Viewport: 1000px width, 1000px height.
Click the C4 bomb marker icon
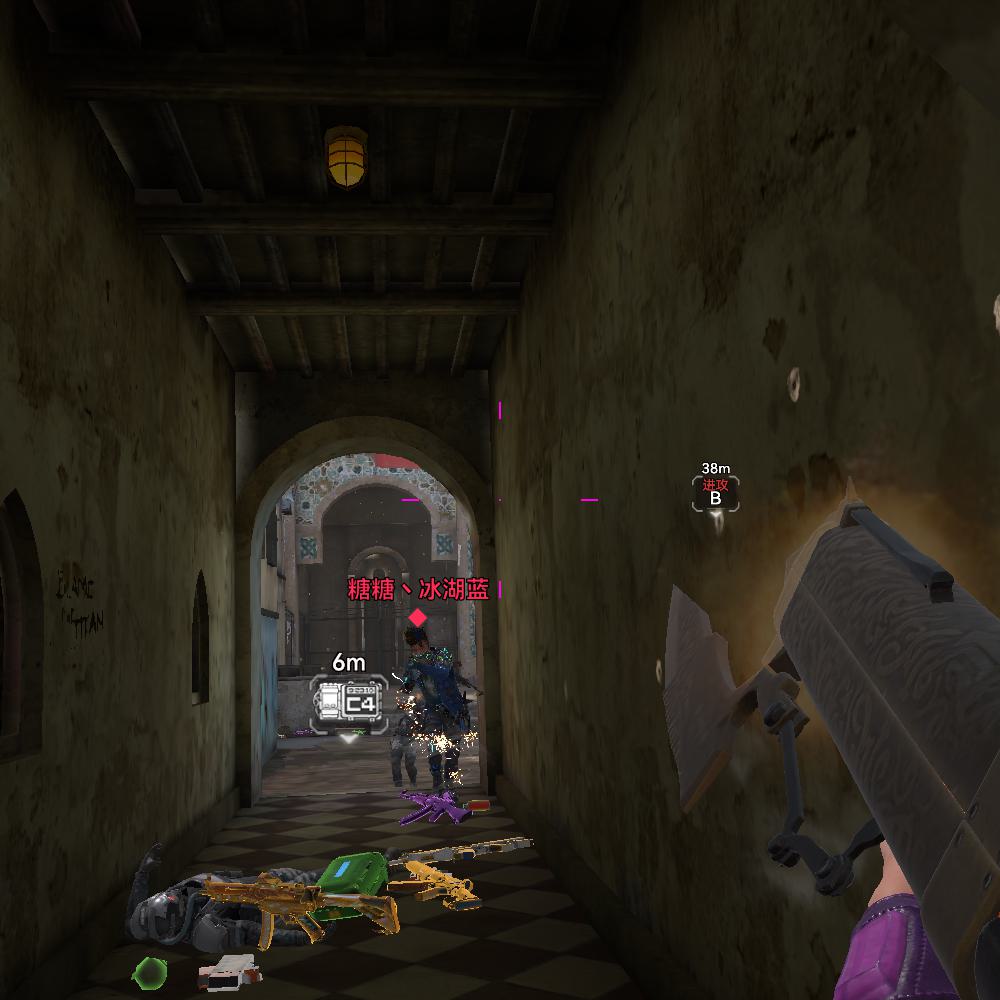click(347, 700)
